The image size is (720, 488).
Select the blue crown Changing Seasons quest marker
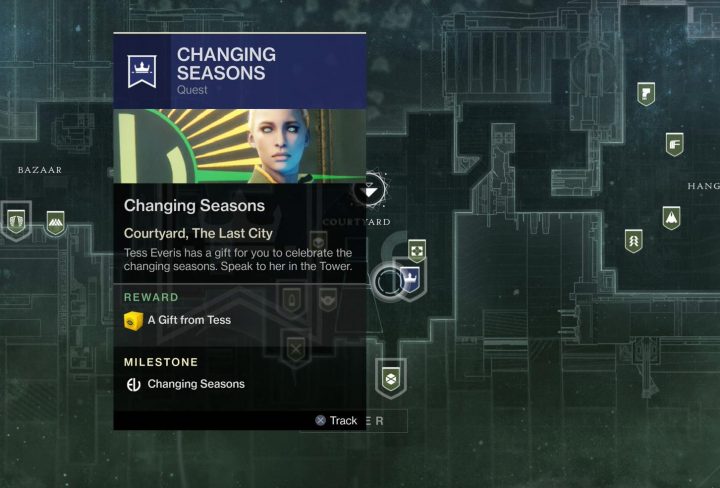(x=408, y=280)
